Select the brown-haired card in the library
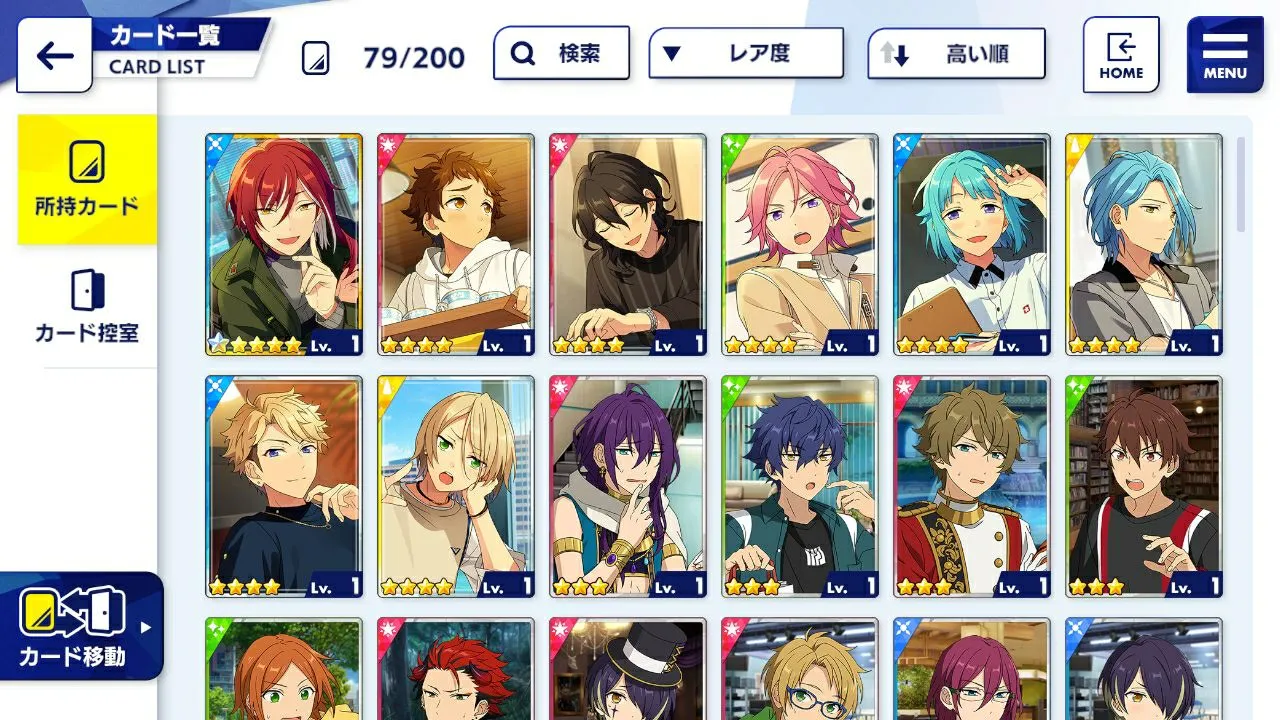The image size is (1280, 720). point(1144,486)
